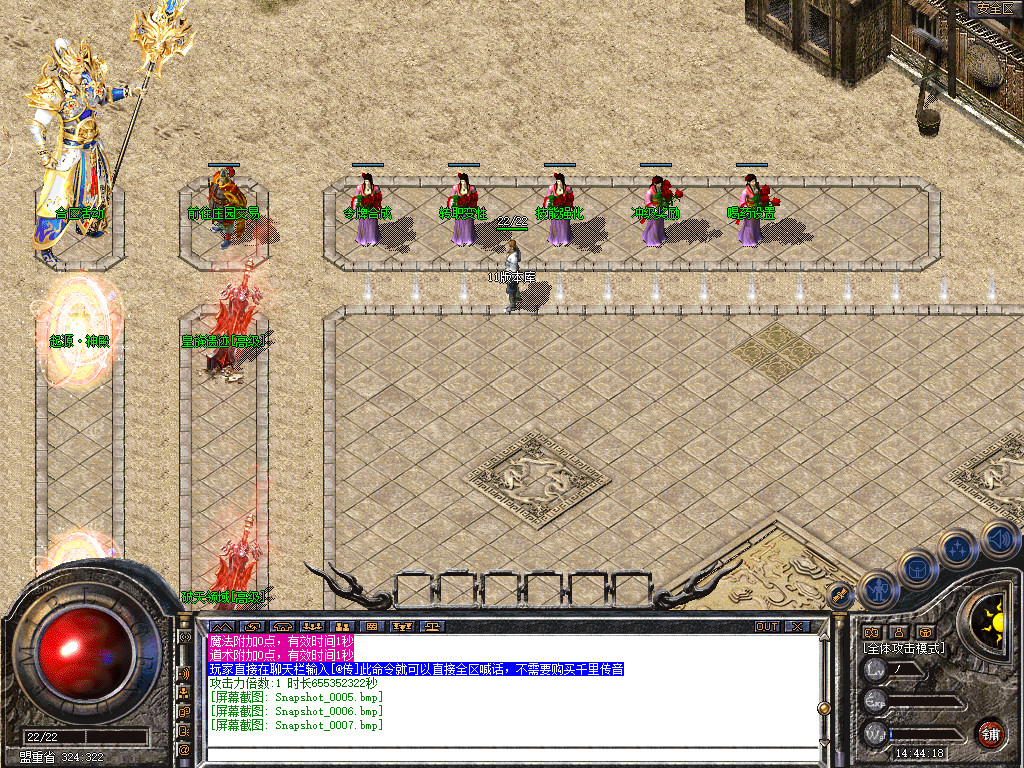Image resolution: width=1024 pixels, height=768 pixels.
Task: Click the OUT logout button
Action: pos(767,627)
